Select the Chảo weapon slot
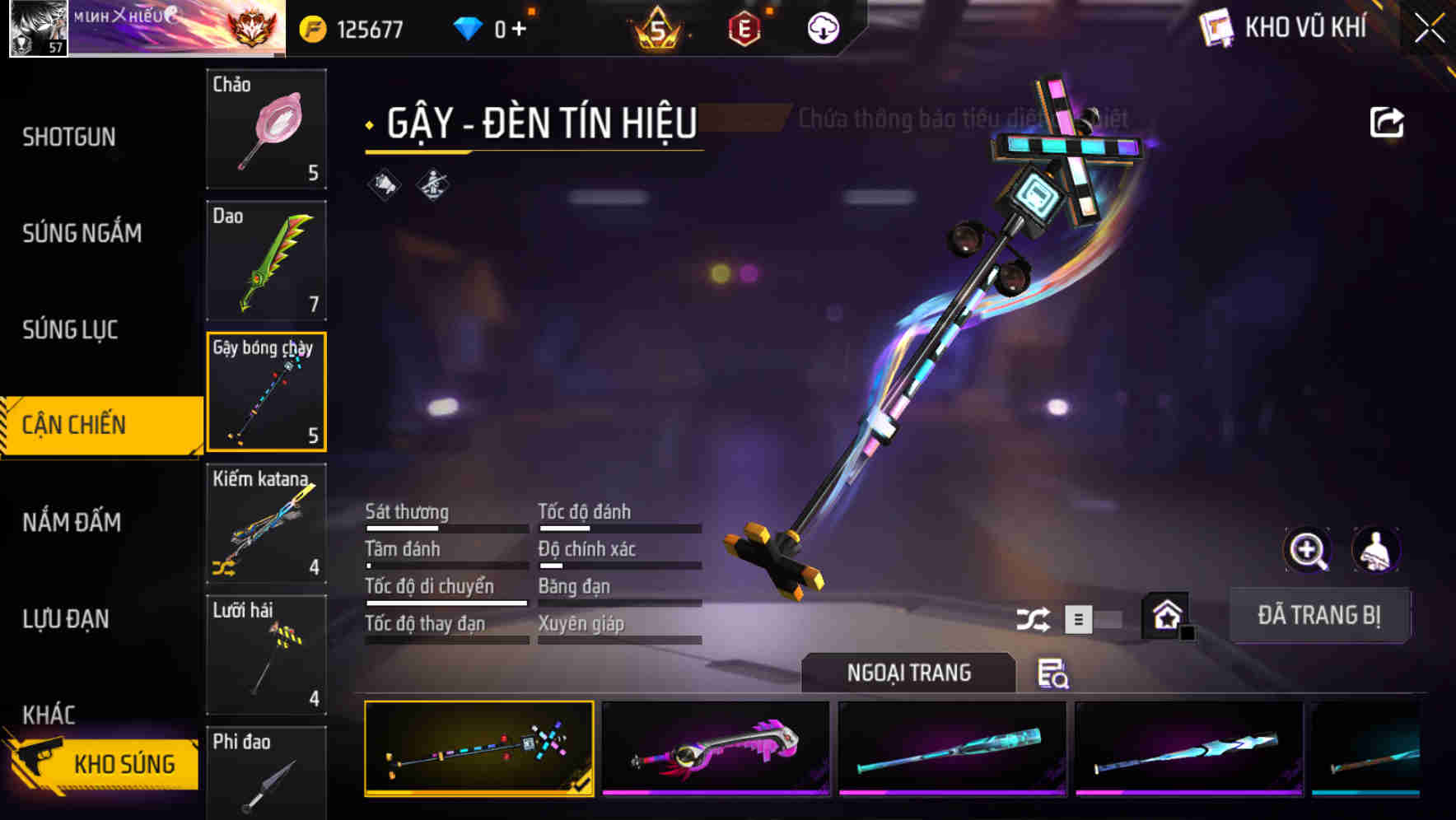The image size is (1456, 820). (x=266, y=128)
